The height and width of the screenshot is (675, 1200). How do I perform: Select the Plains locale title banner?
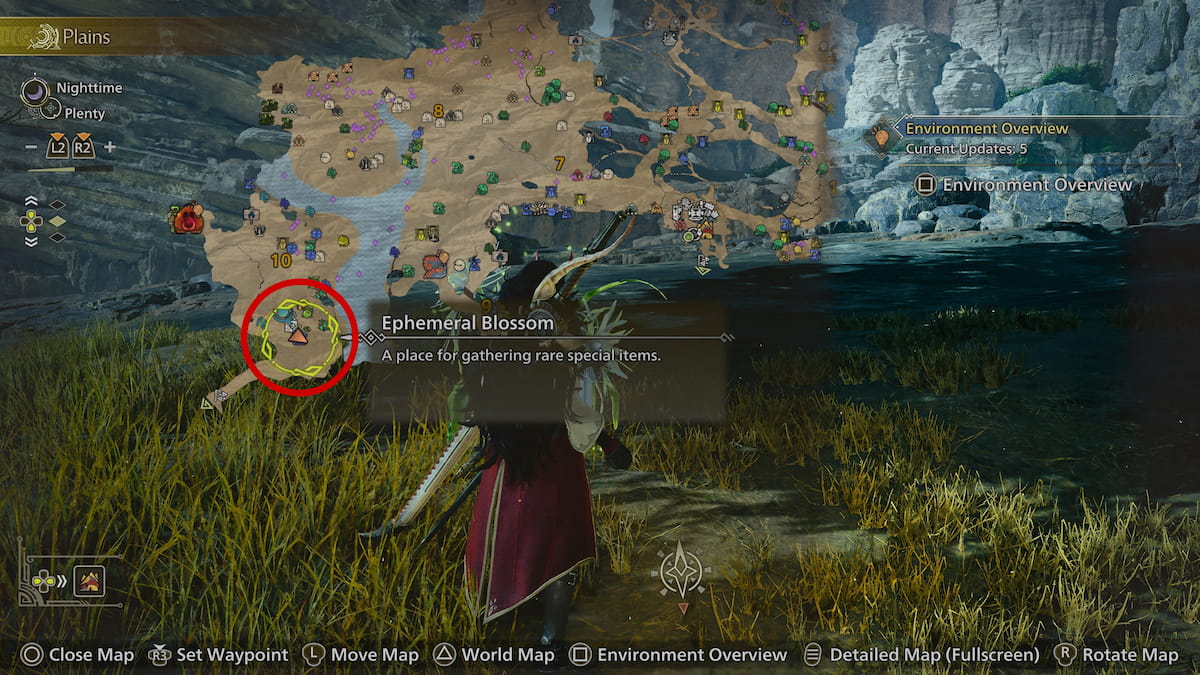[x=85, y=38]
